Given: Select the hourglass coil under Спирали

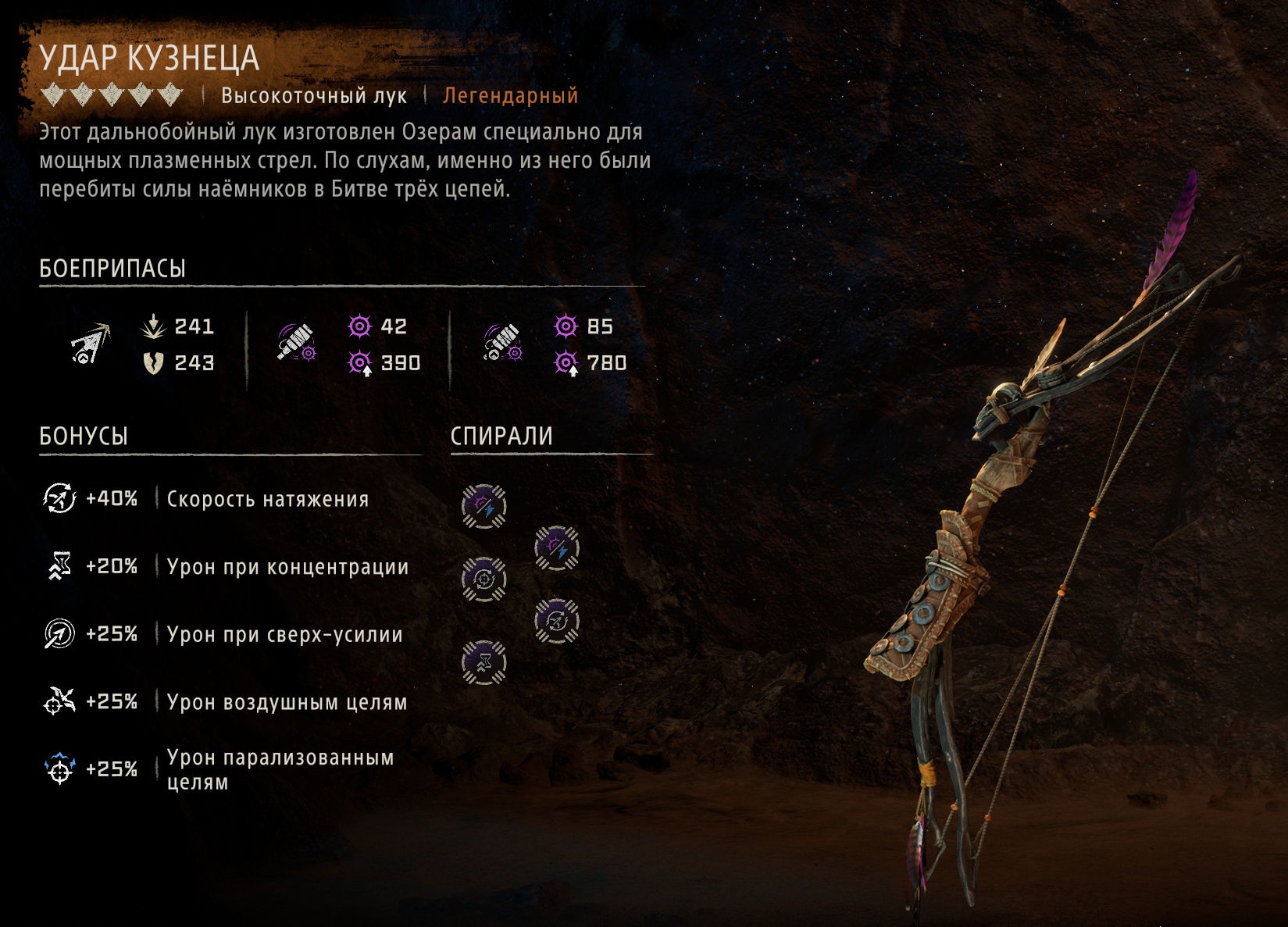Looking at the screenshot, I should (483, 662).
